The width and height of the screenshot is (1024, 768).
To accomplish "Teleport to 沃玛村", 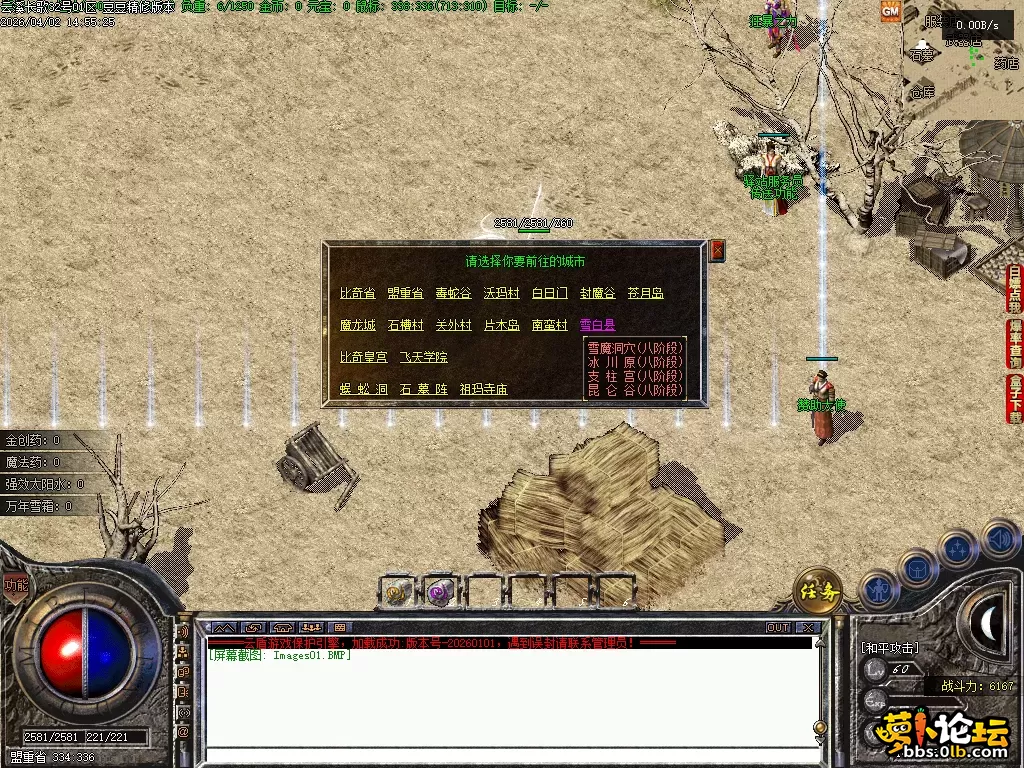I will pyautogui.click(x=502, y=293).
